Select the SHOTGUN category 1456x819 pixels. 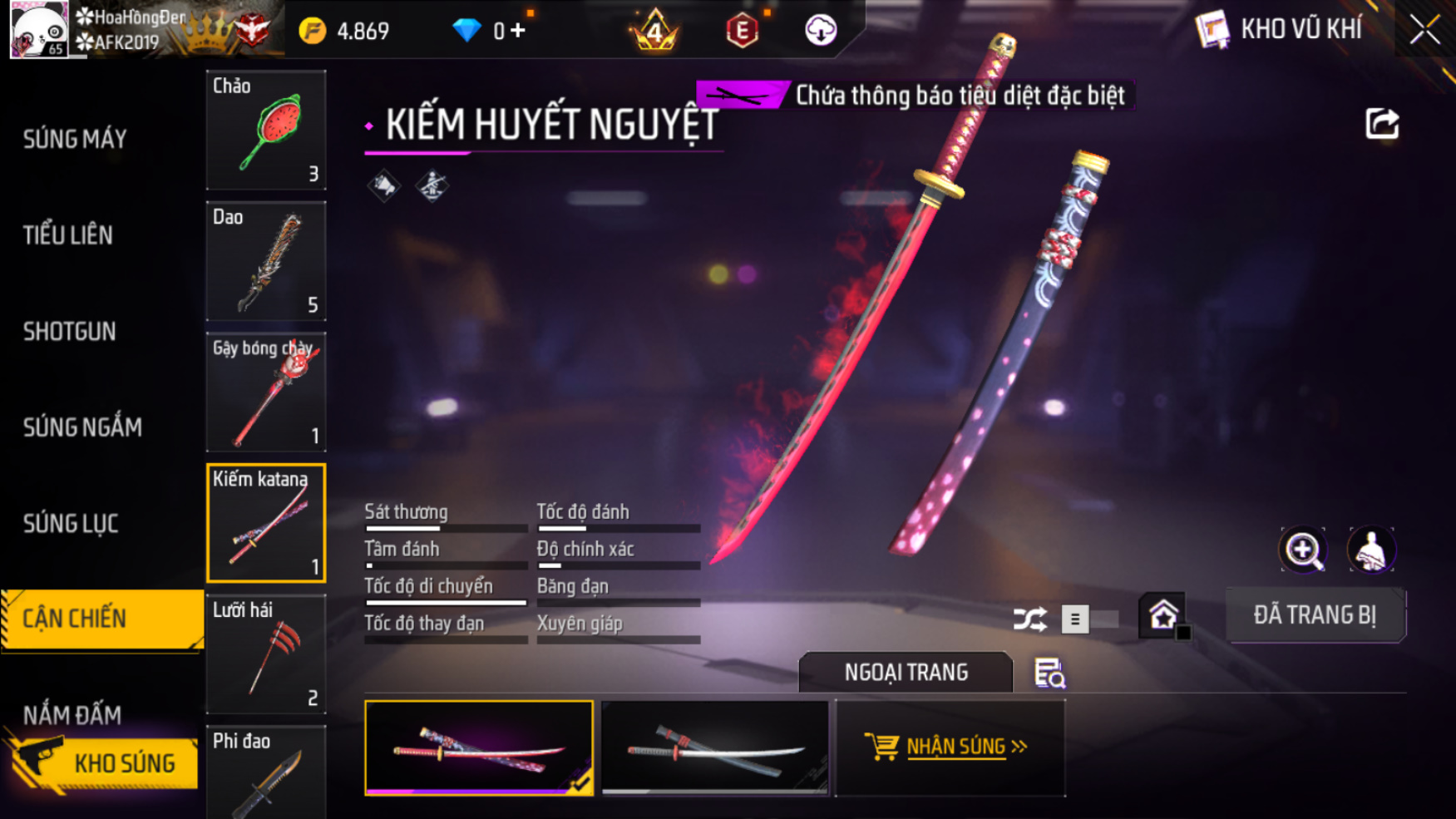[70, 332]
